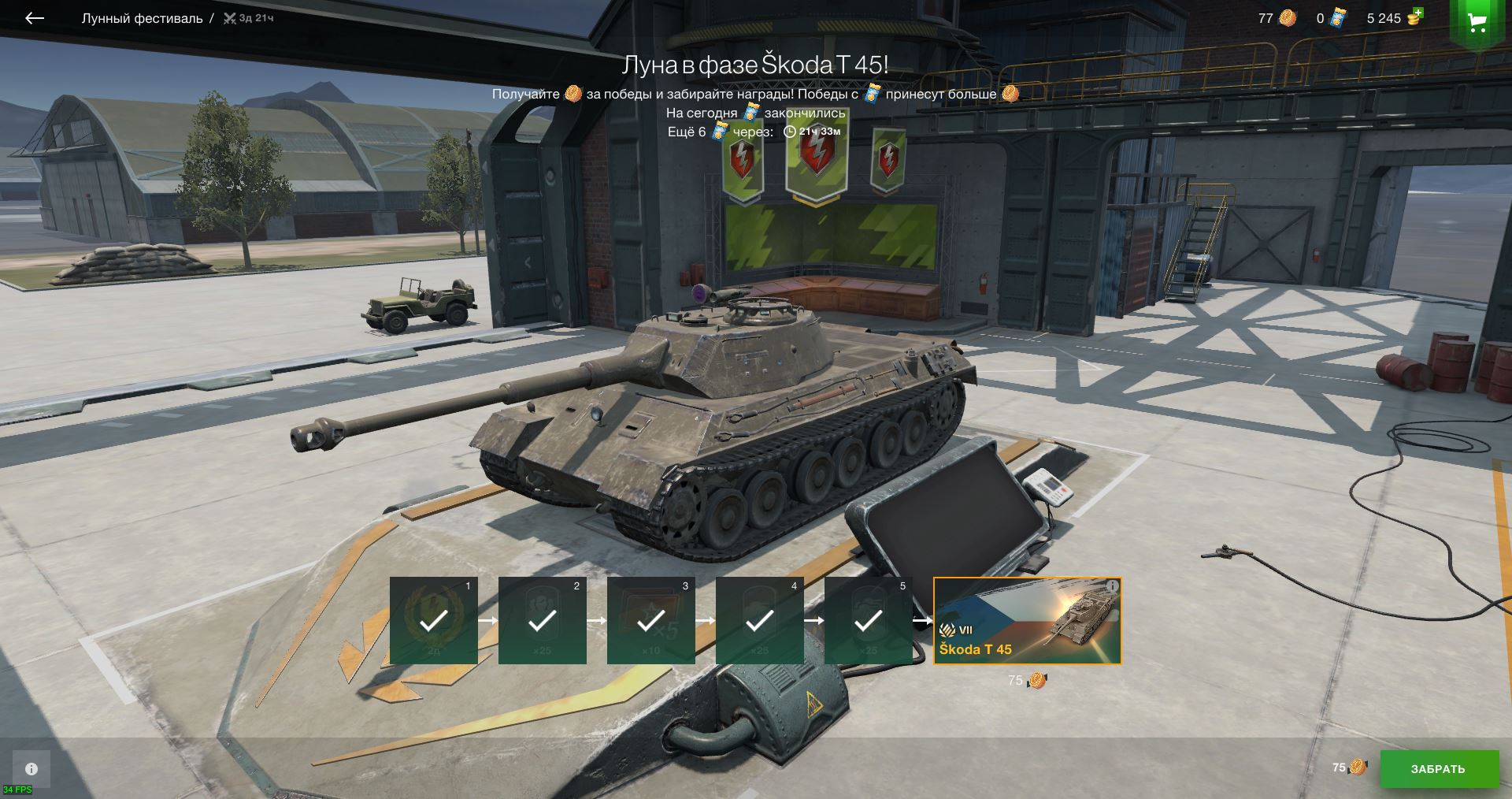Screen dimensions: 1512x799
Task: Open the Лунный фестиваль breadcrumb
Action: [142, 18]
